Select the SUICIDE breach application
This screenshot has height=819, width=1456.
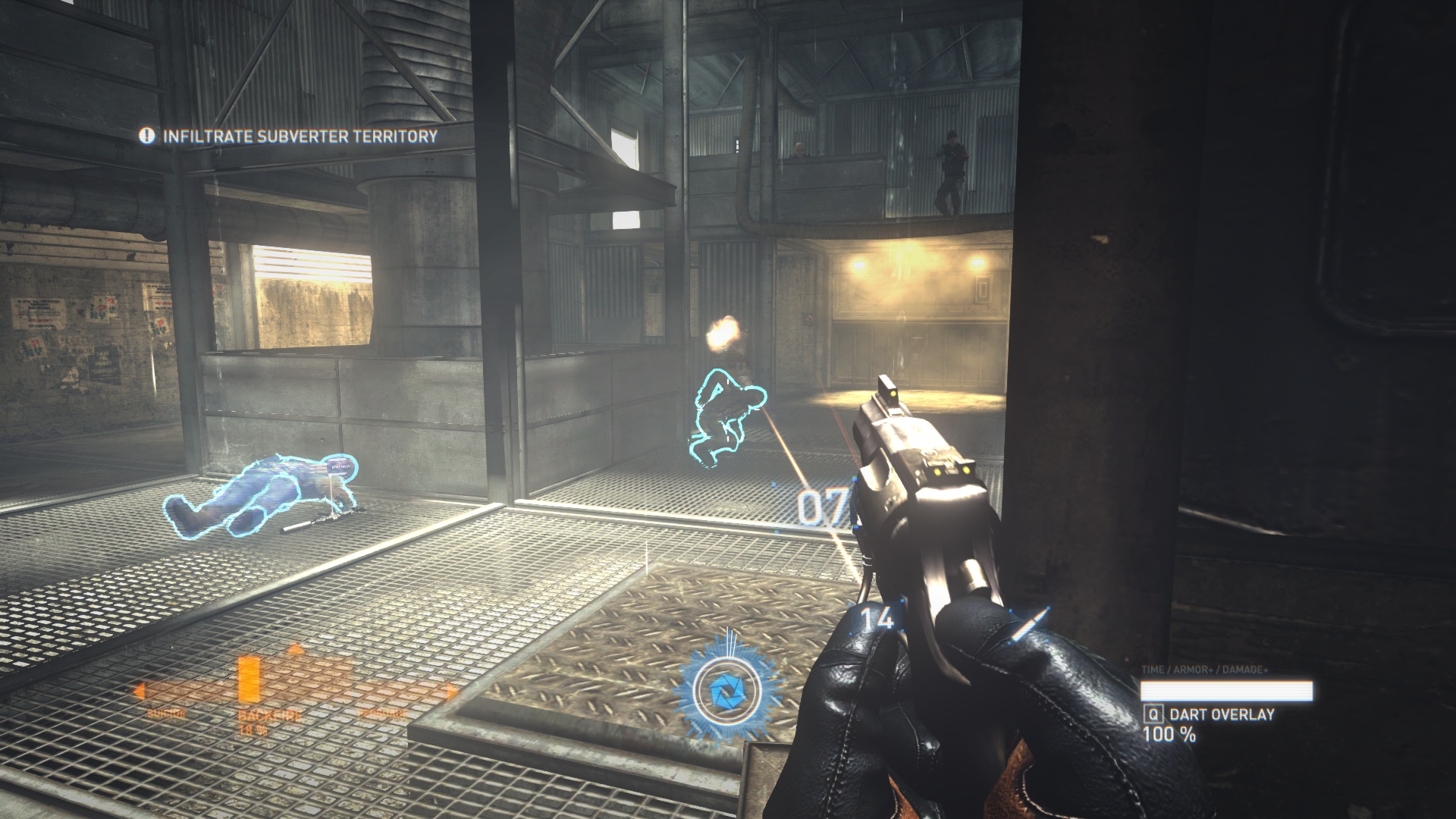pos(167,714)
